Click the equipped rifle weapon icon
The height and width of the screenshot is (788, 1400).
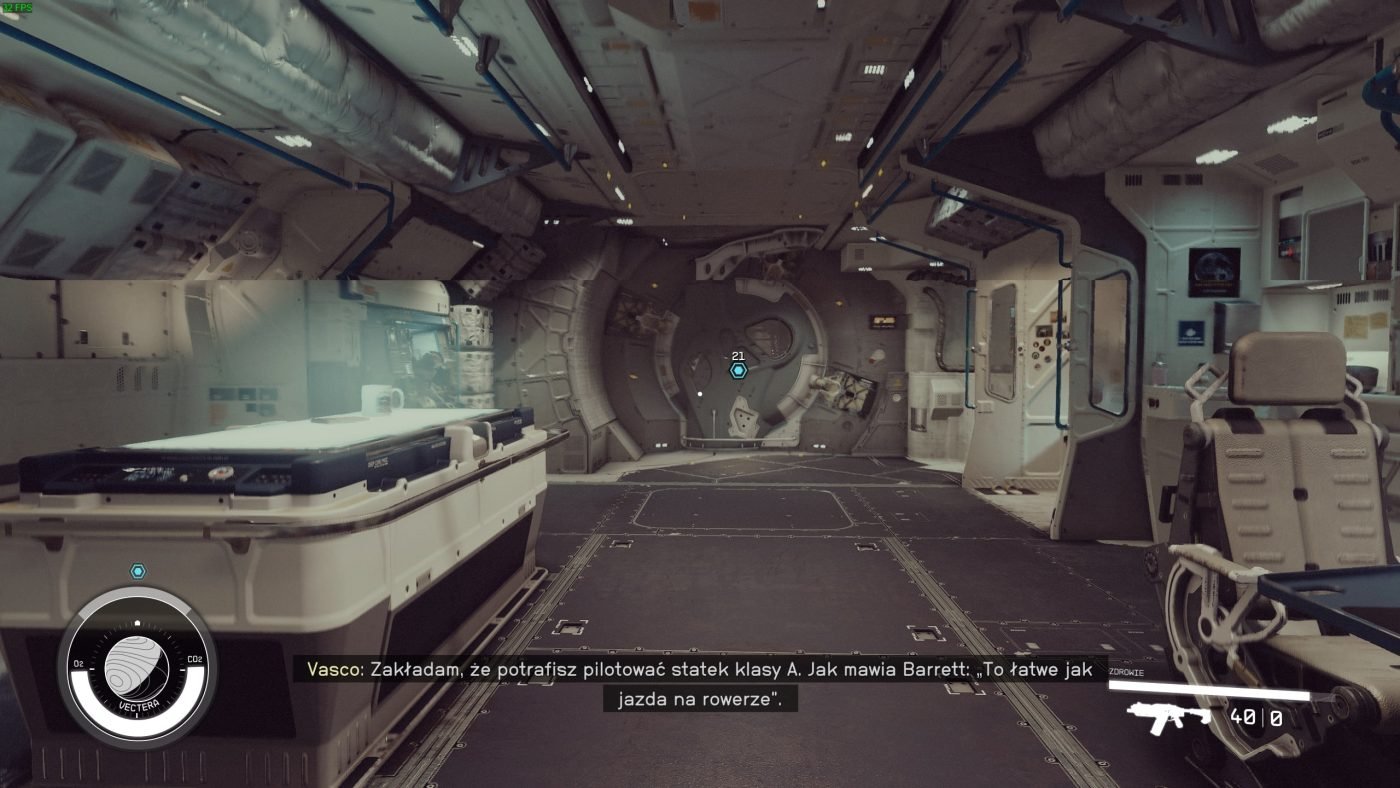[x=1169, y=717]
